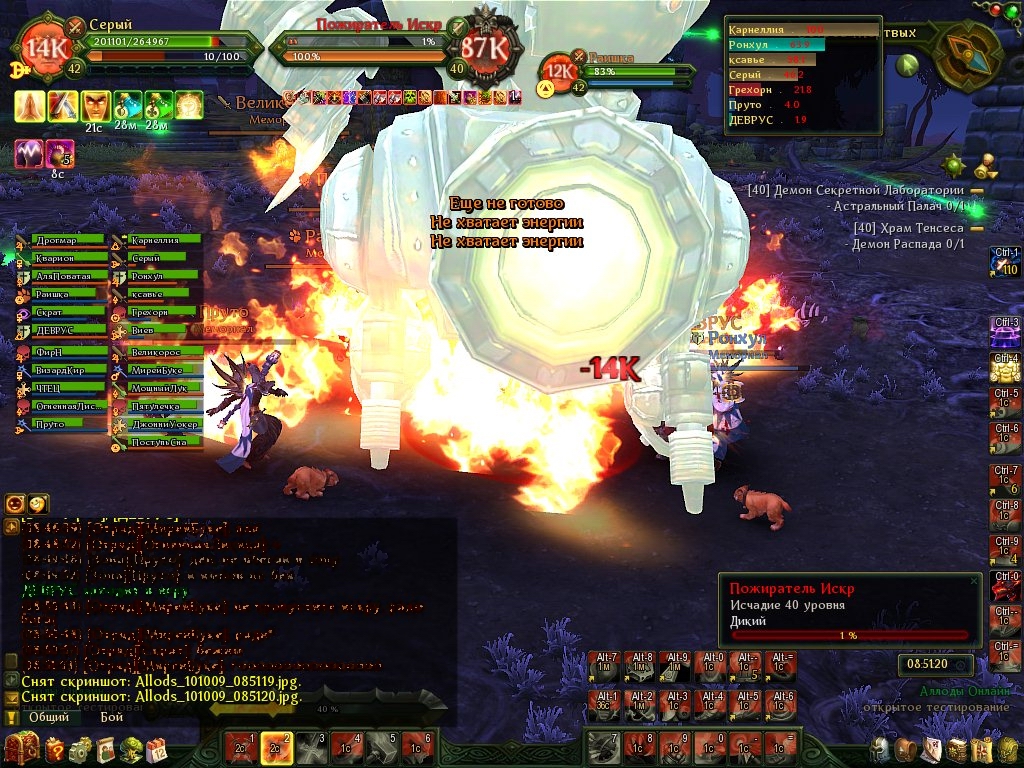Screen dimensions: 1024x768
Task: Use the hammer ability in slot 5
Action: pos(381,745)
